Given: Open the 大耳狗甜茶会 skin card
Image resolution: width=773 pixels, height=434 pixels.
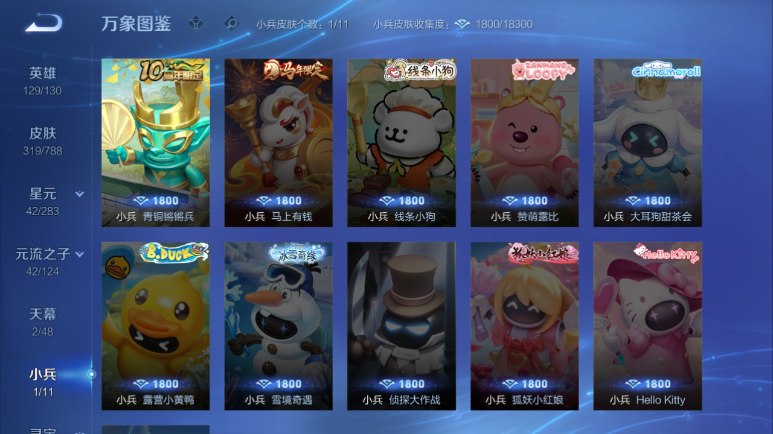Looking at the screenshot, I should [647, 143].
